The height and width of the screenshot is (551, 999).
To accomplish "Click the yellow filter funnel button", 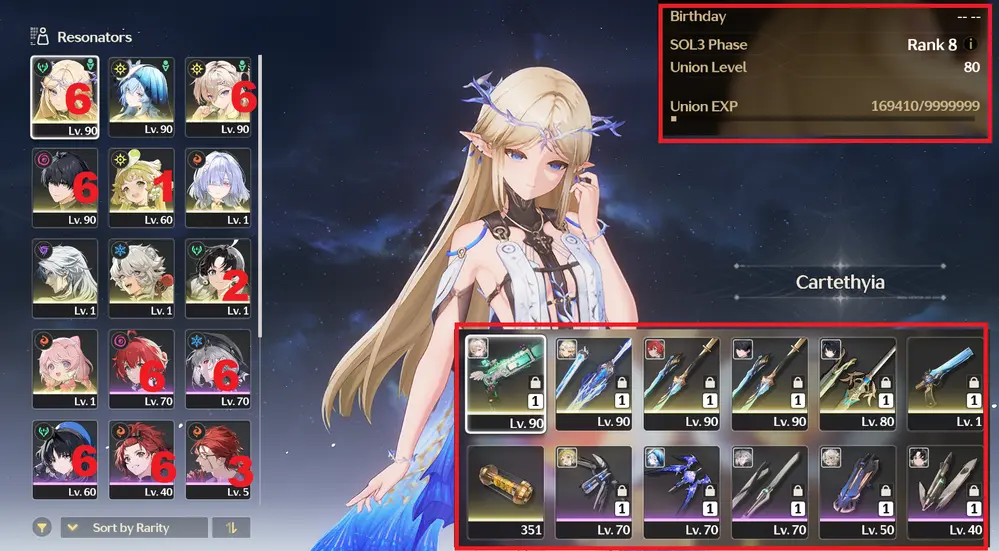I will pos(42,527).
